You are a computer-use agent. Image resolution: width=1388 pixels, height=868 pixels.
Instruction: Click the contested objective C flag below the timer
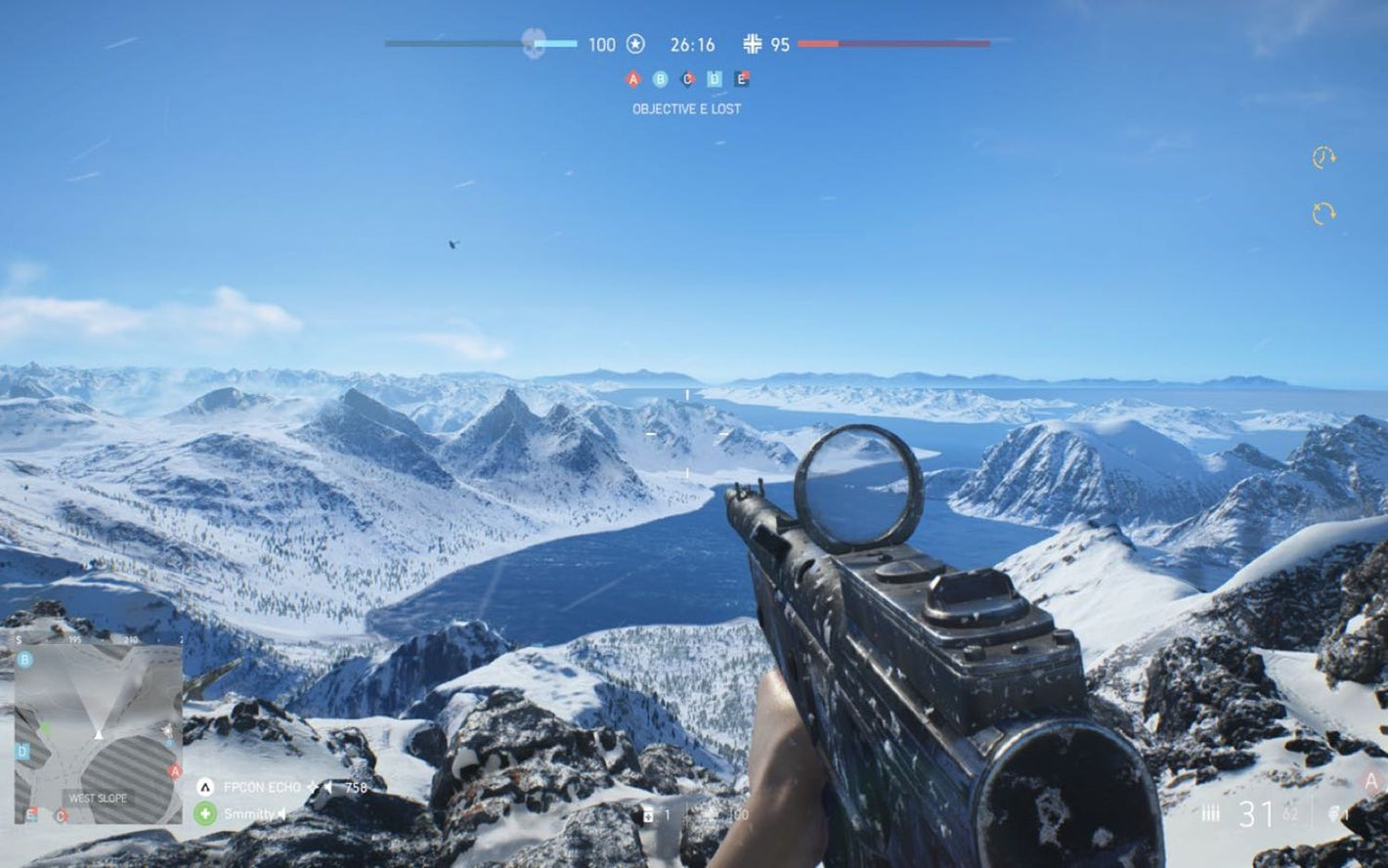tap(687, 79)
